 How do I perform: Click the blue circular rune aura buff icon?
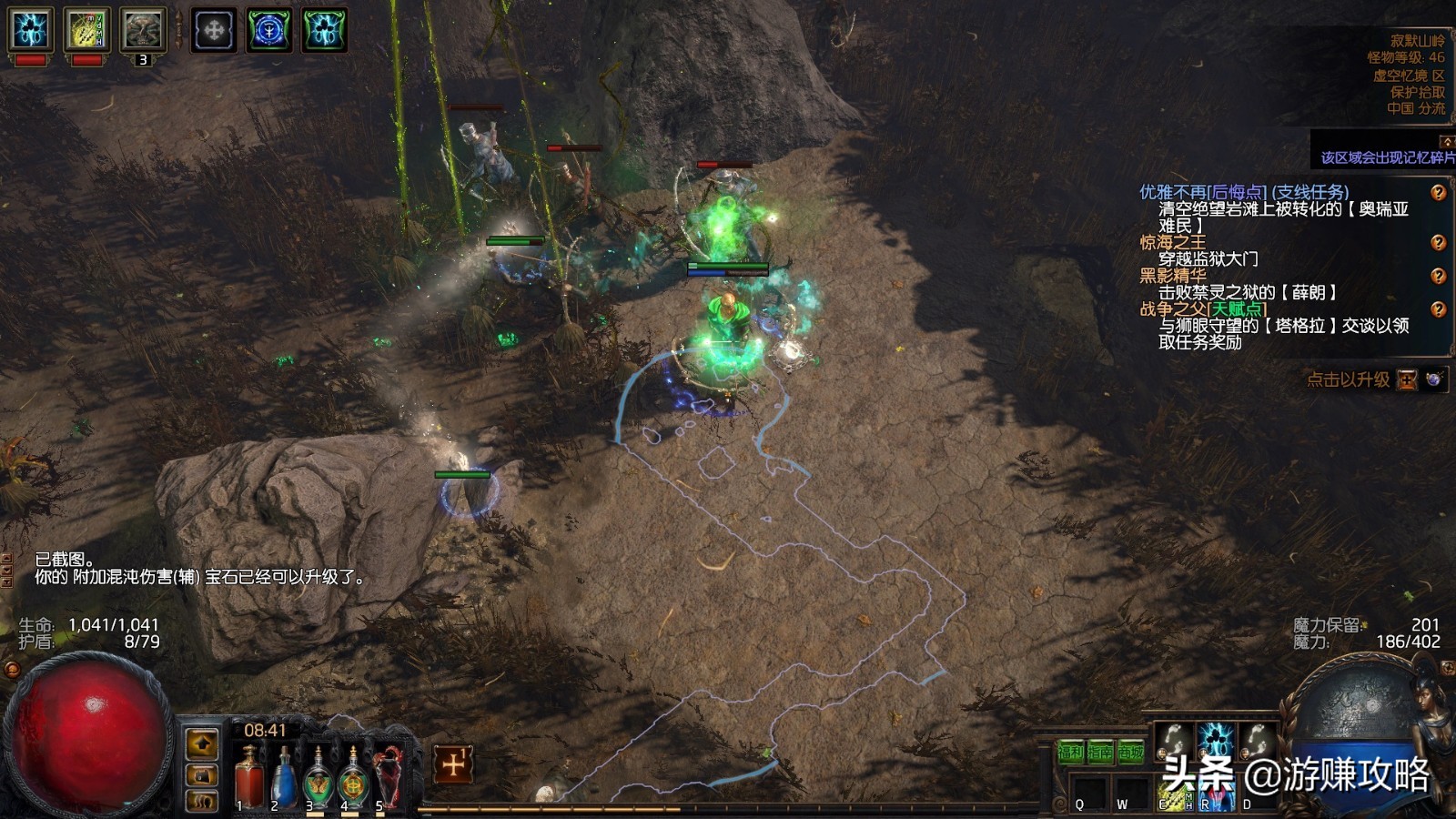[x=269, y=30]
